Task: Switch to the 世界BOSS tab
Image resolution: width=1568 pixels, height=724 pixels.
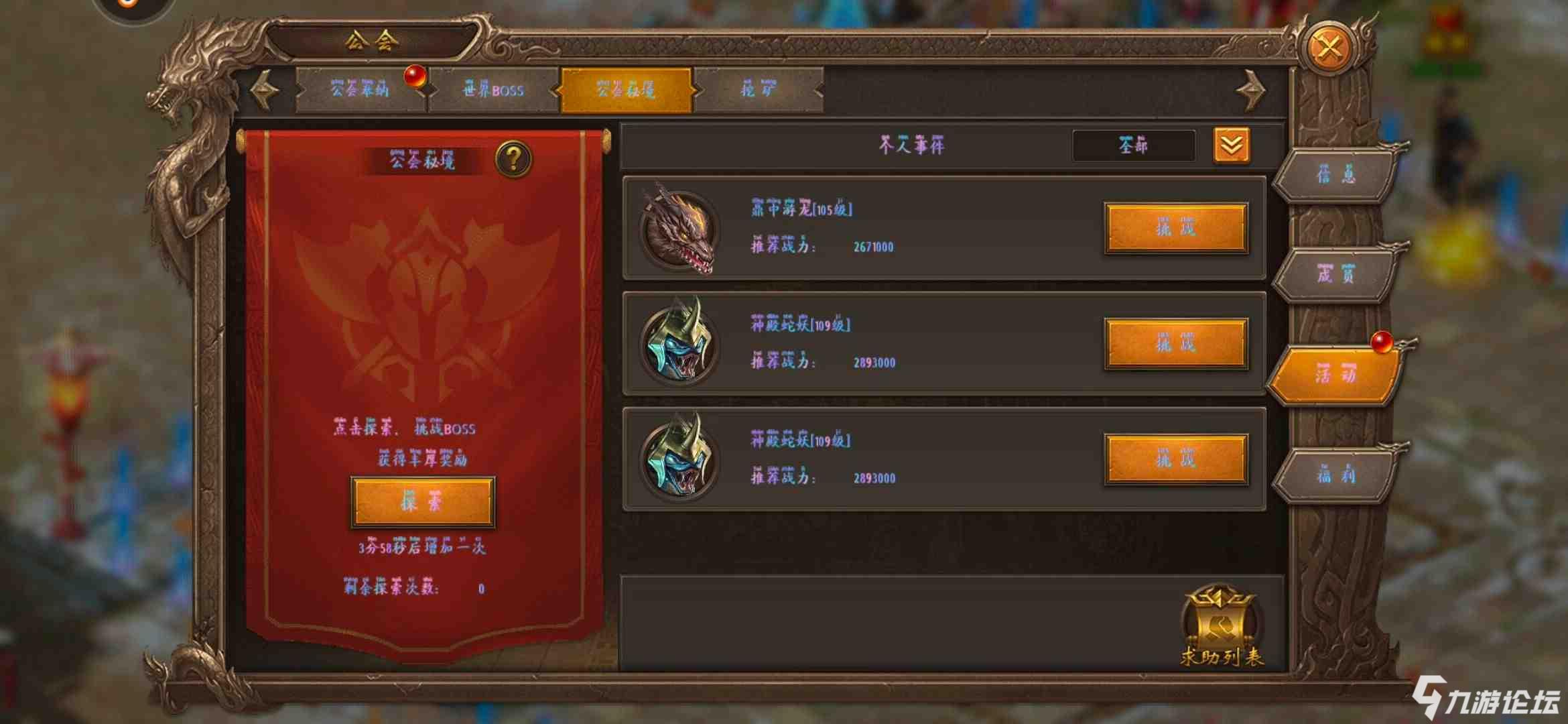Action: pyautogui.click(x=494, y=90)
